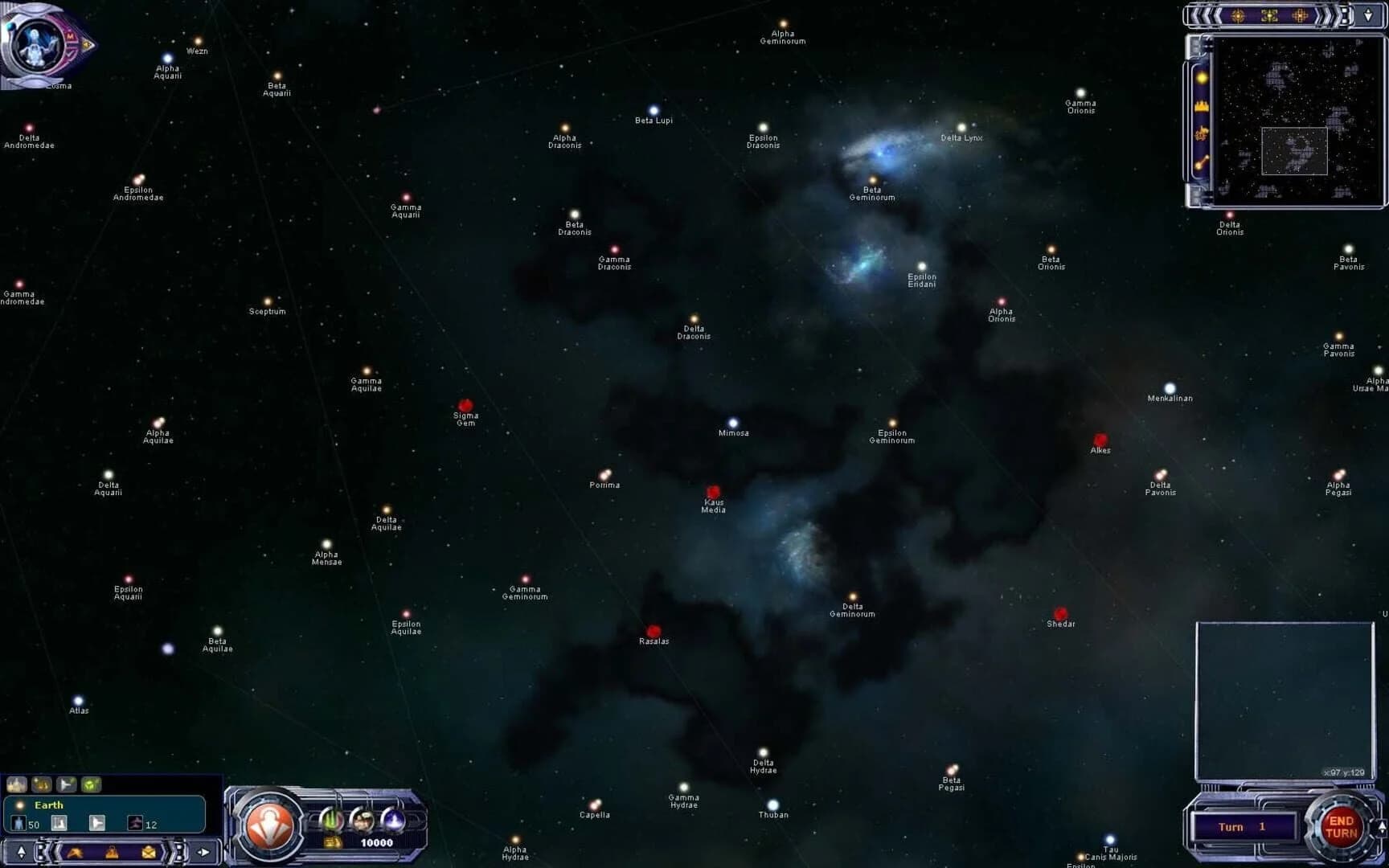Toggle the trade-route filter on minimap sidebar
The height and width of the screenshot is (868, 1389).
click(1202, 161)
